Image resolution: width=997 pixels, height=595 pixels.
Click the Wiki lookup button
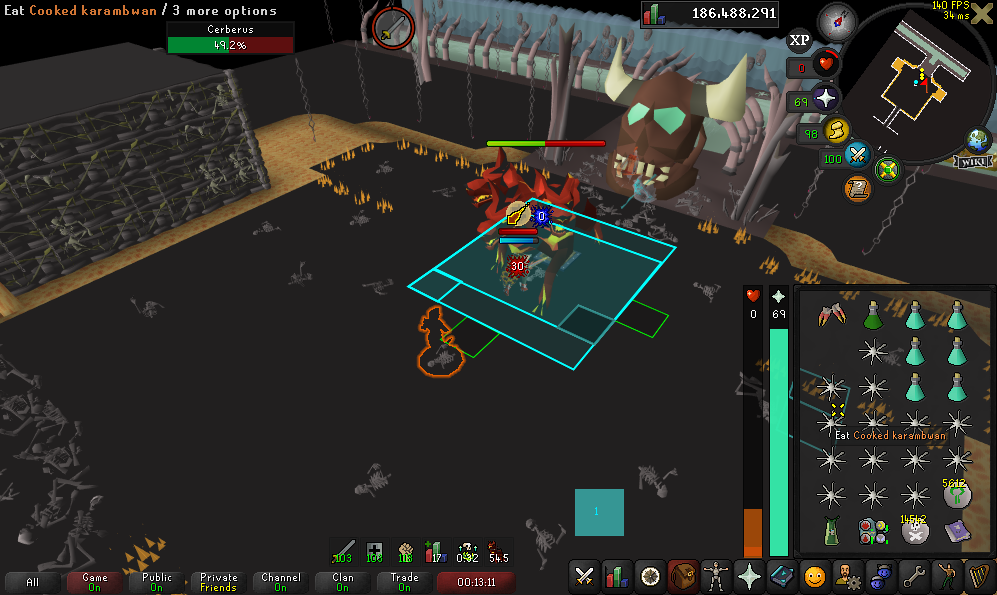(972, 161)
